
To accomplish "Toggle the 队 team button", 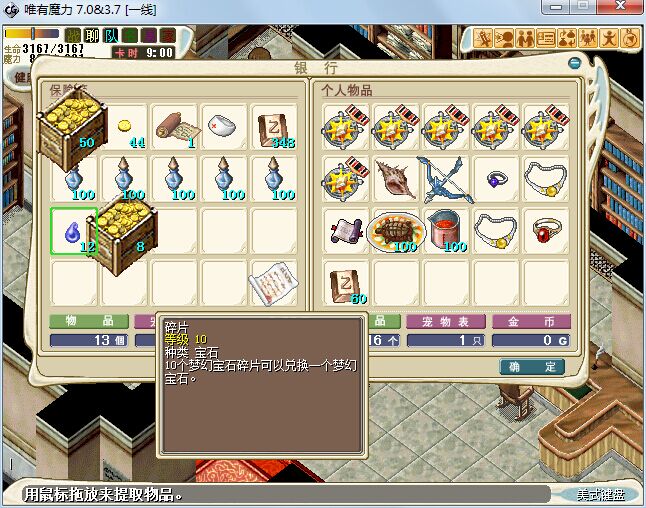I will 111,36.
